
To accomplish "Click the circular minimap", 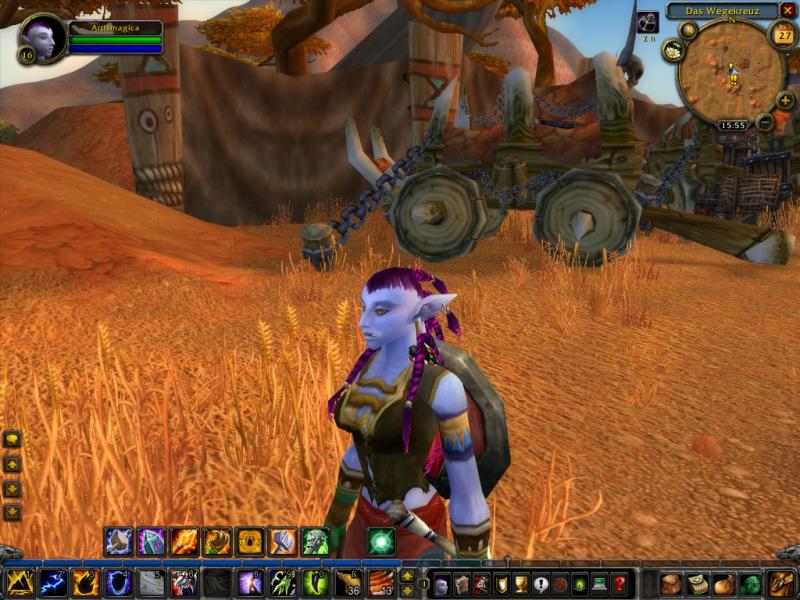I will (730, 70).
